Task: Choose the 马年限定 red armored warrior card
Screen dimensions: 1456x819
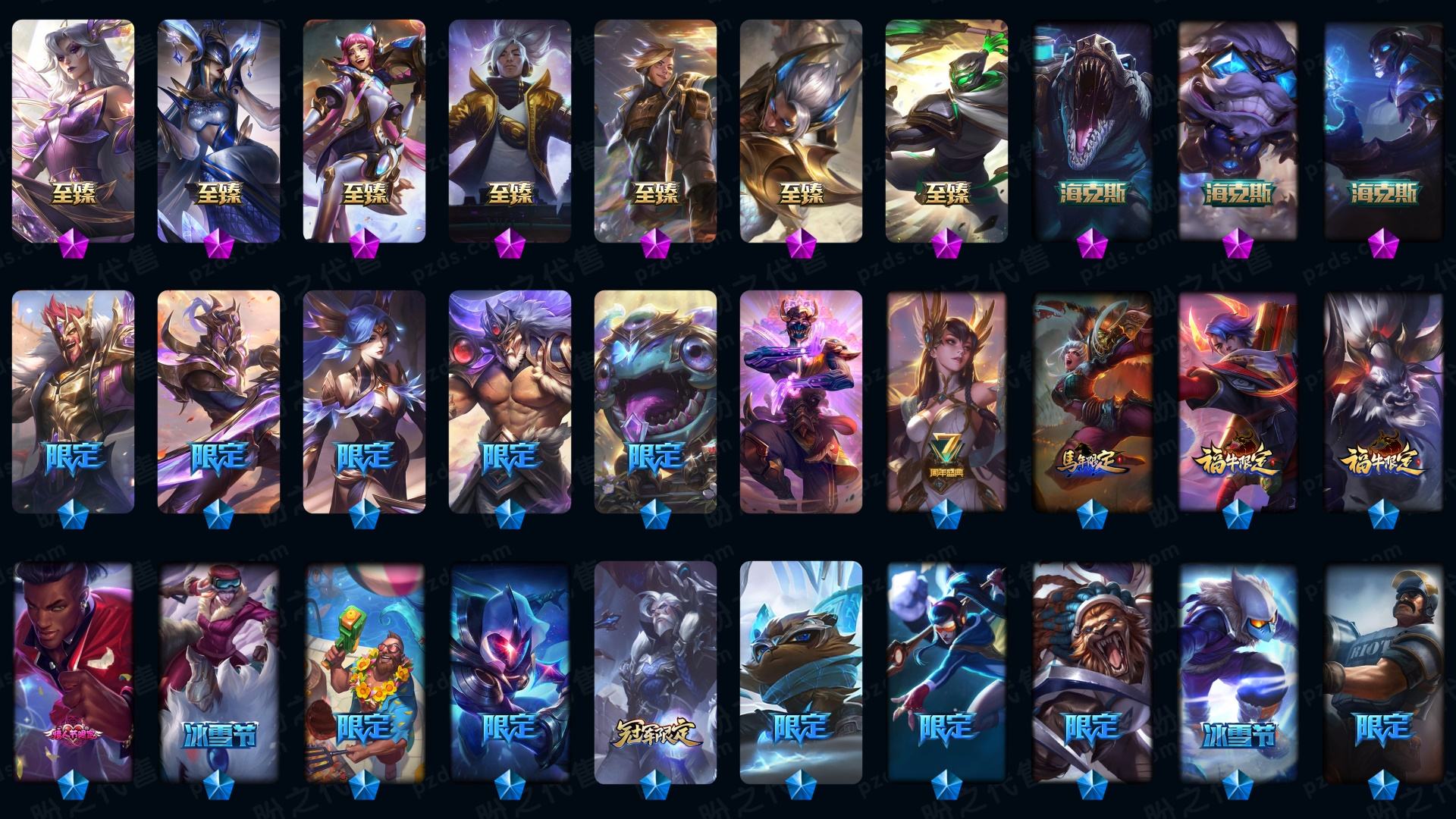Action: coord(1092,402)
